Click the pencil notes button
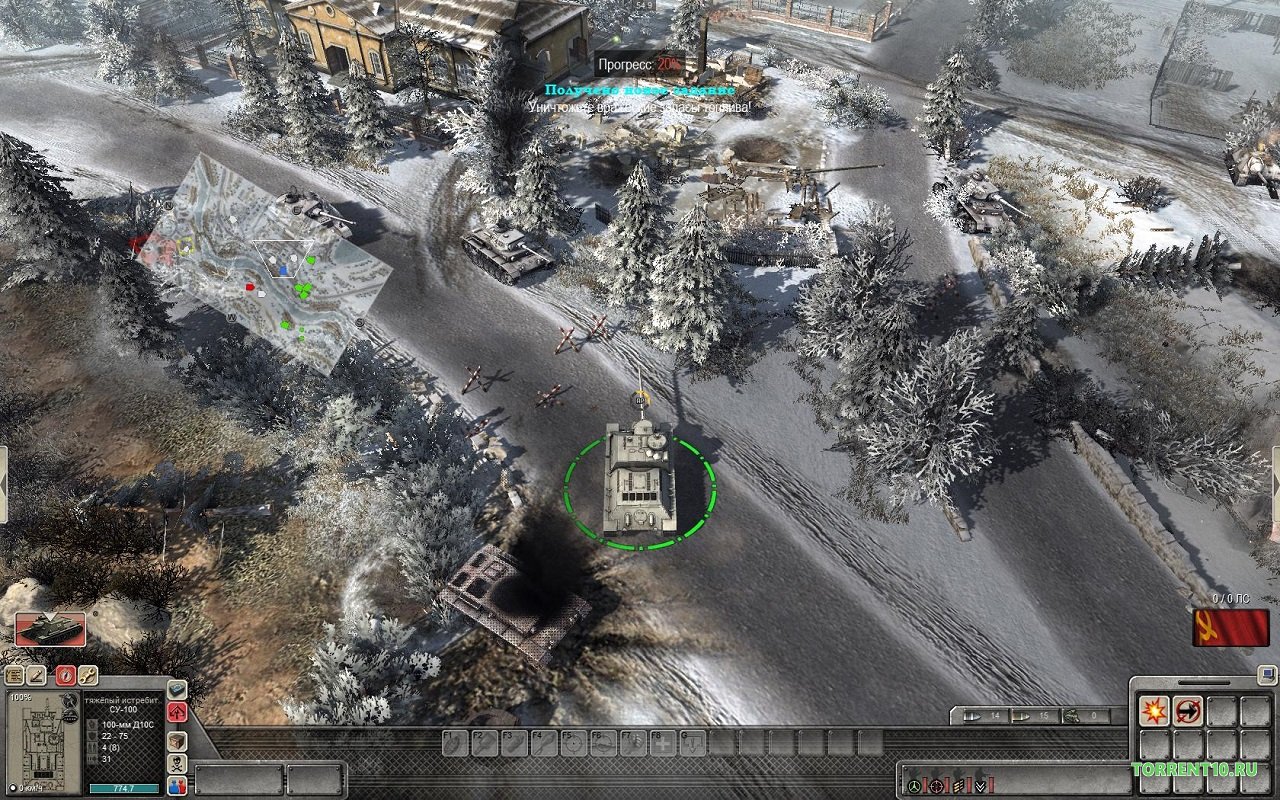Screen dimensions: 1280x800 coord(37,675)
